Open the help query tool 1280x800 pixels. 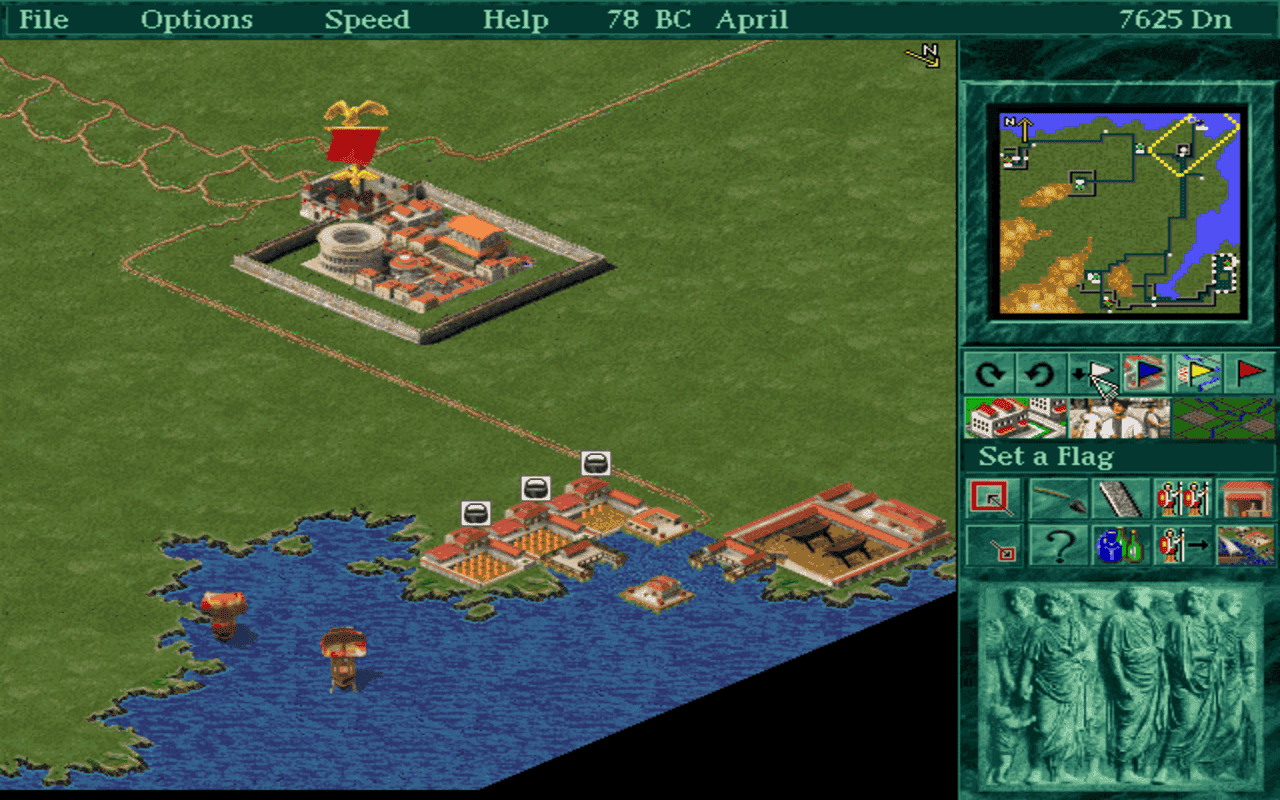point(1058,547)
